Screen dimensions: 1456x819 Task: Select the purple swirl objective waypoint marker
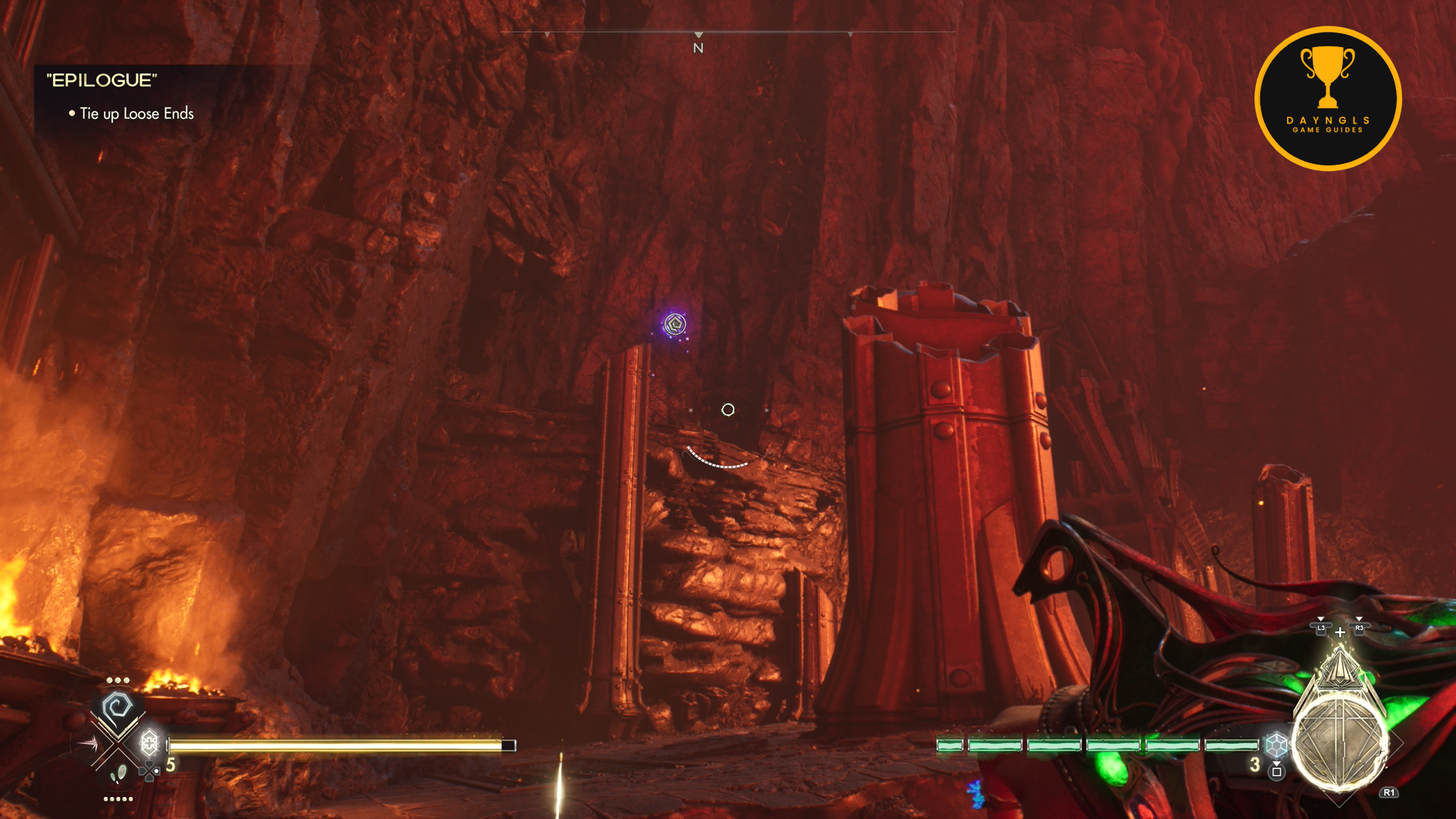675,325
